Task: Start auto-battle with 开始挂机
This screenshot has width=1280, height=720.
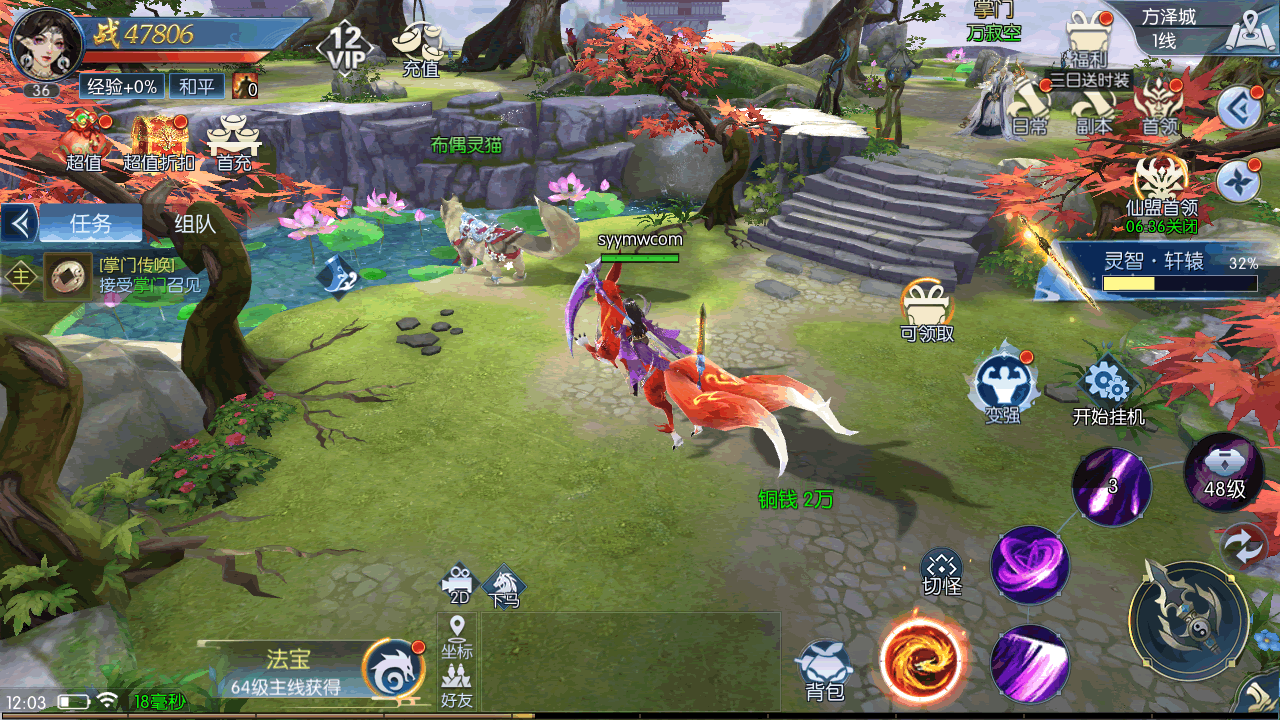Action: [1108, 393]
